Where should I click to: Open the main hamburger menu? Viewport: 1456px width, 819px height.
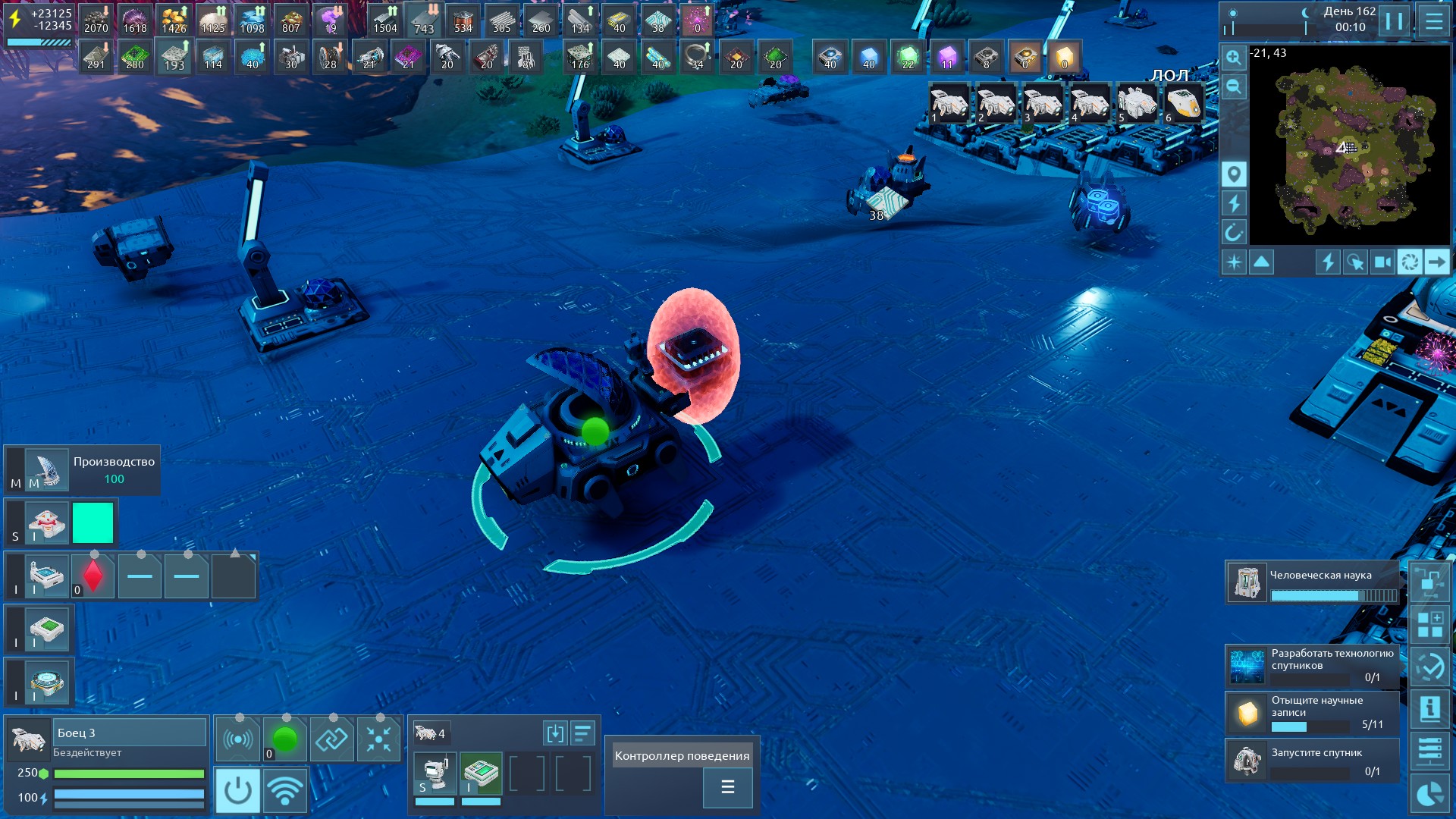click(1433, 20)
